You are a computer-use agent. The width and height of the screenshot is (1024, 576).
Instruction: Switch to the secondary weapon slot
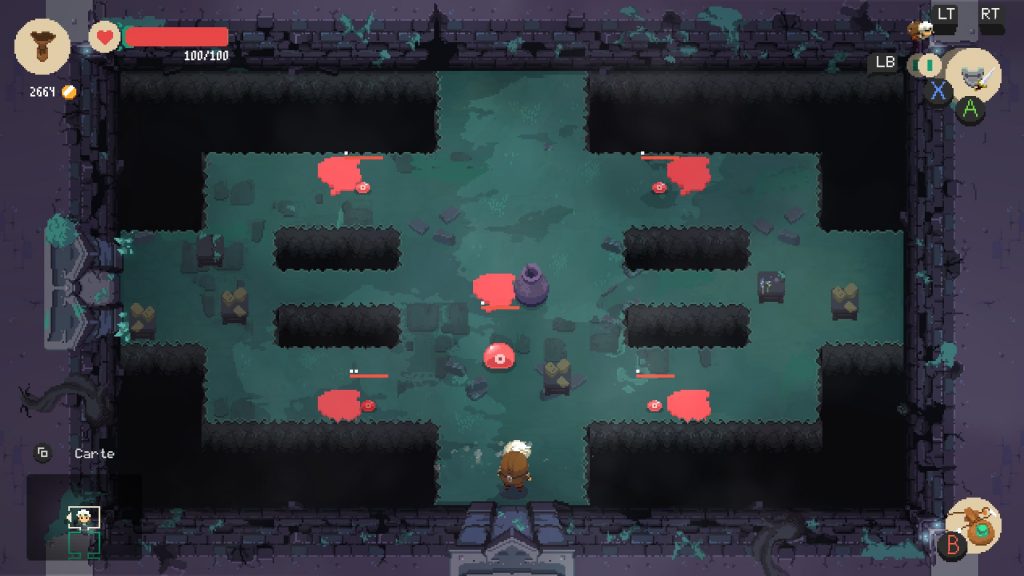pyautogui.click(x=925, y=65)
